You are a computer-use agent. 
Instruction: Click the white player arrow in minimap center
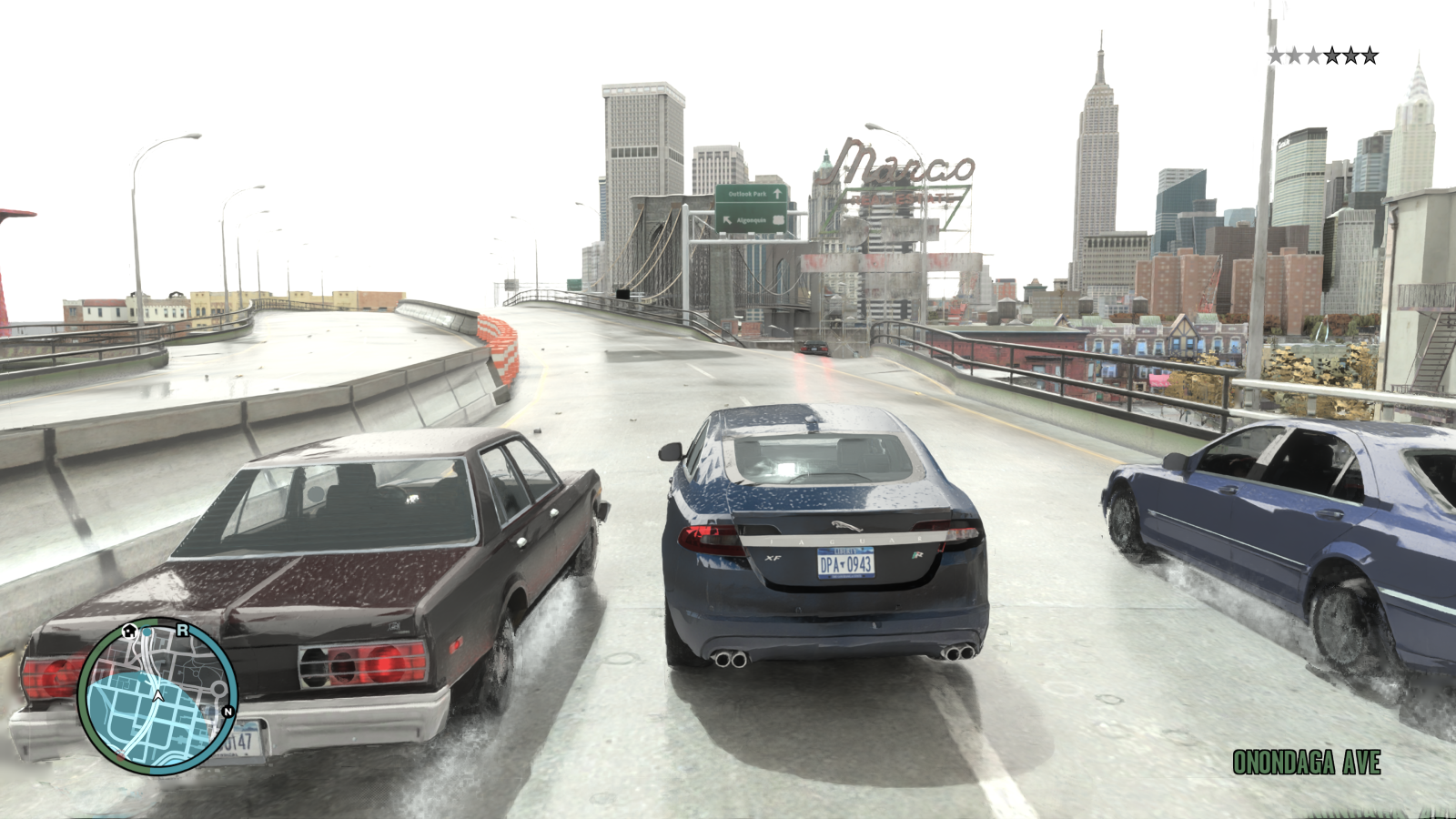[x=158, y=695]
